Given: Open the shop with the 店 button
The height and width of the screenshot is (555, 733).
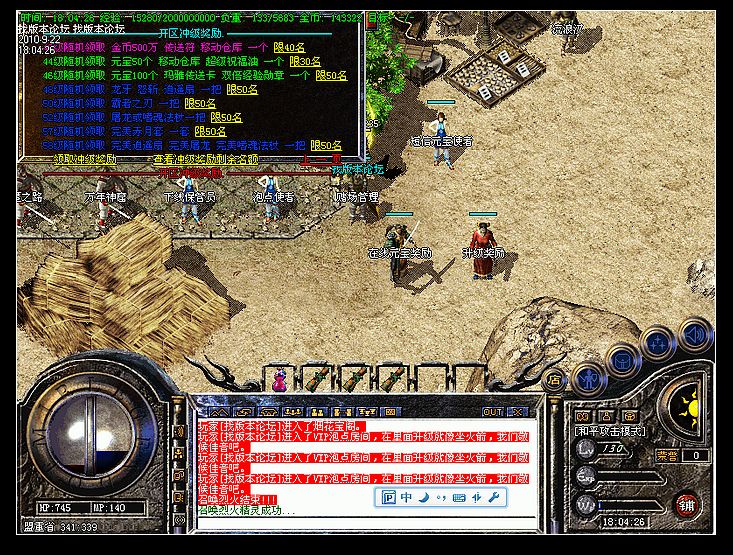Looking at the screenshot, I should coord(553,380).
